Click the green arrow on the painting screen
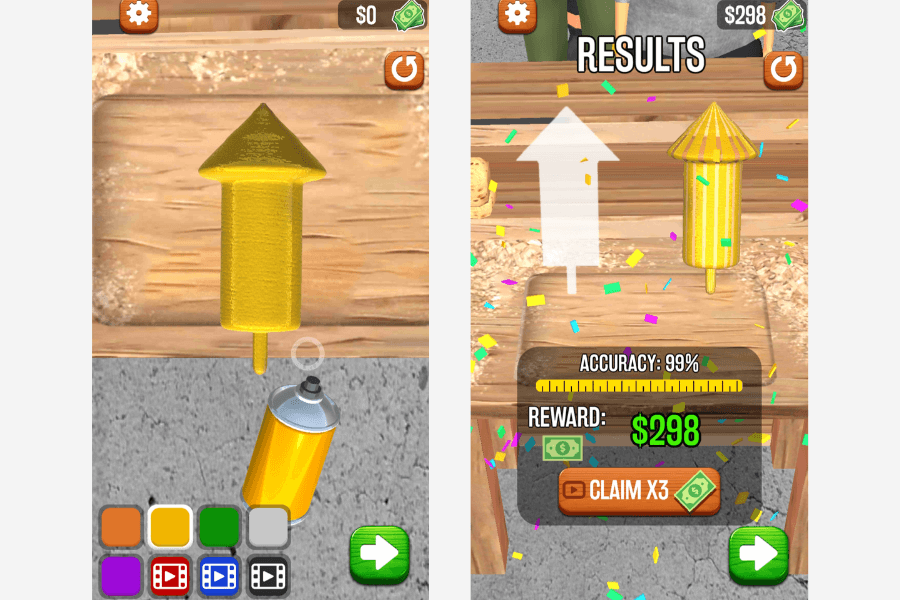 [379, 554]
